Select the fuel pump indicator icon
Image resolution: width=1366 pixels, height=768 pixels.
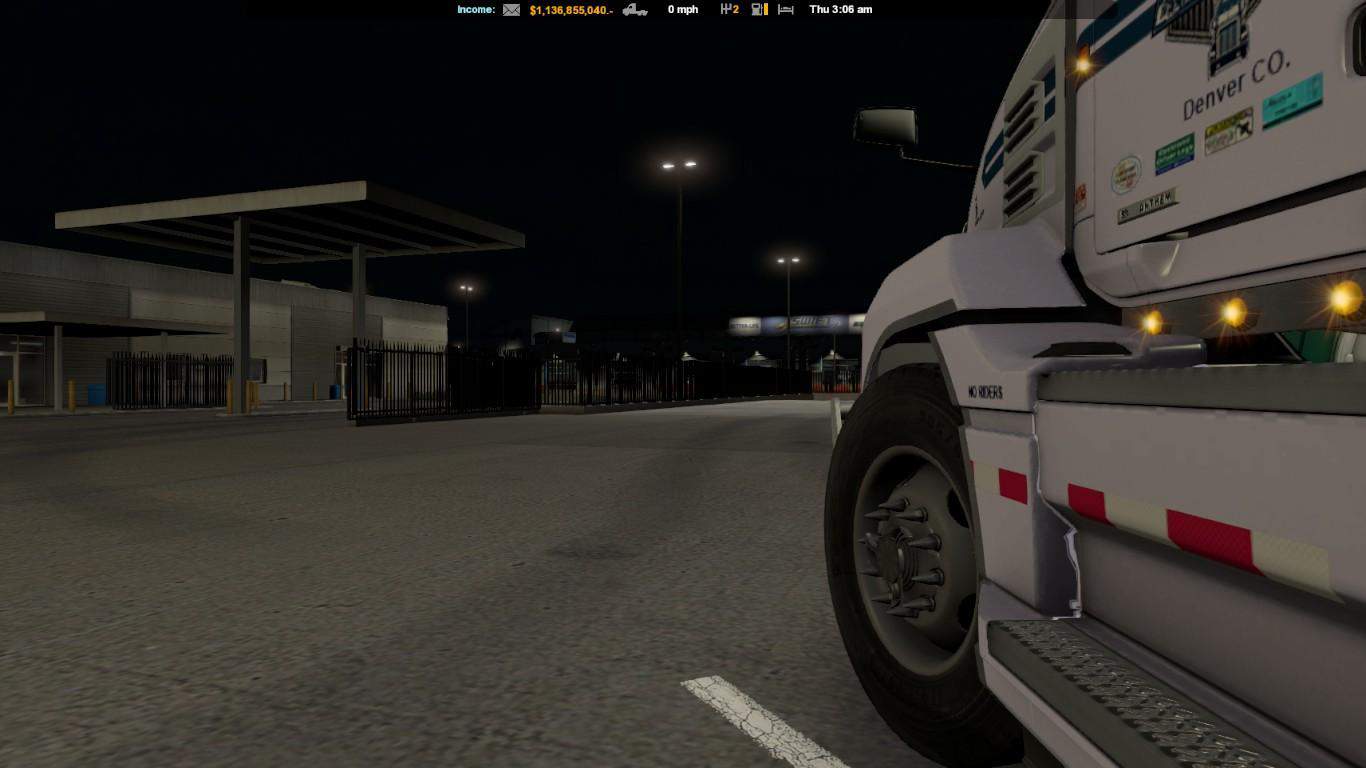point(759,10)
